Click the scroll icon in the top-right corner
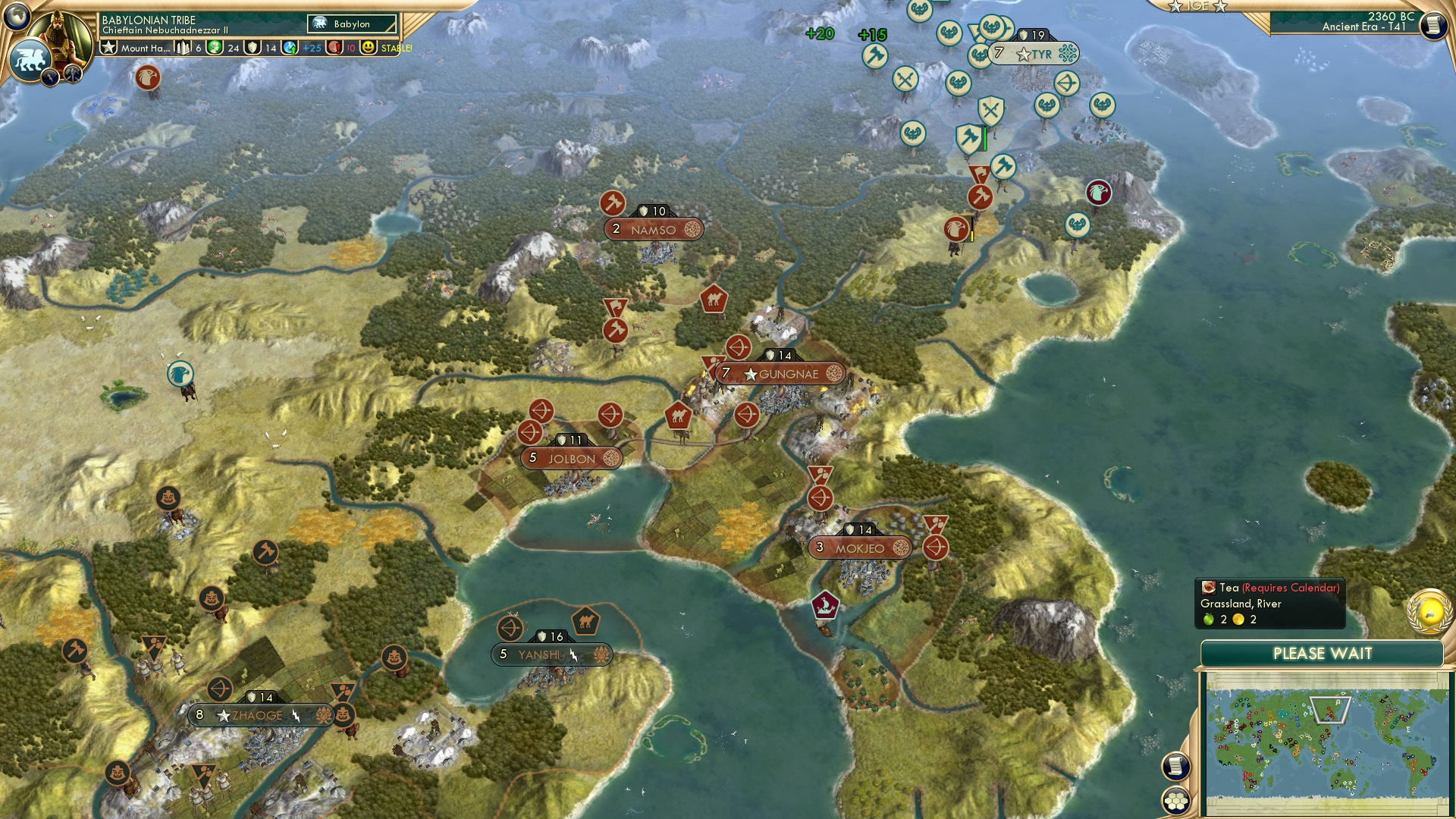Viewport: 1456px width, 819px height. (x=1434, y=24)
